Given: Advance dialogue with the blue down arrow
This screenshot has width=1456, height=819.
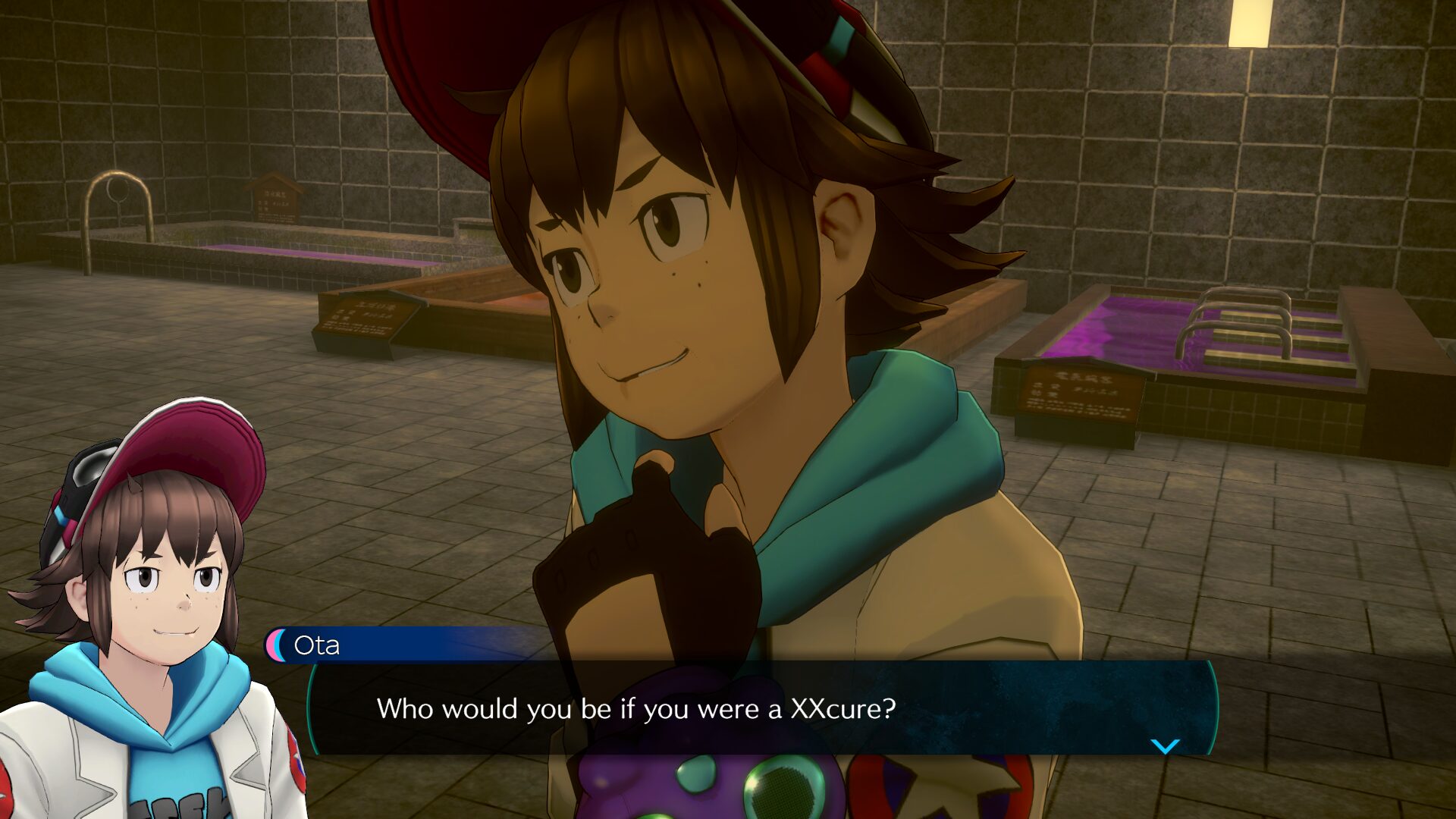Looking at the screenshot, I should pyautogui.click(x=1165, y=746).
